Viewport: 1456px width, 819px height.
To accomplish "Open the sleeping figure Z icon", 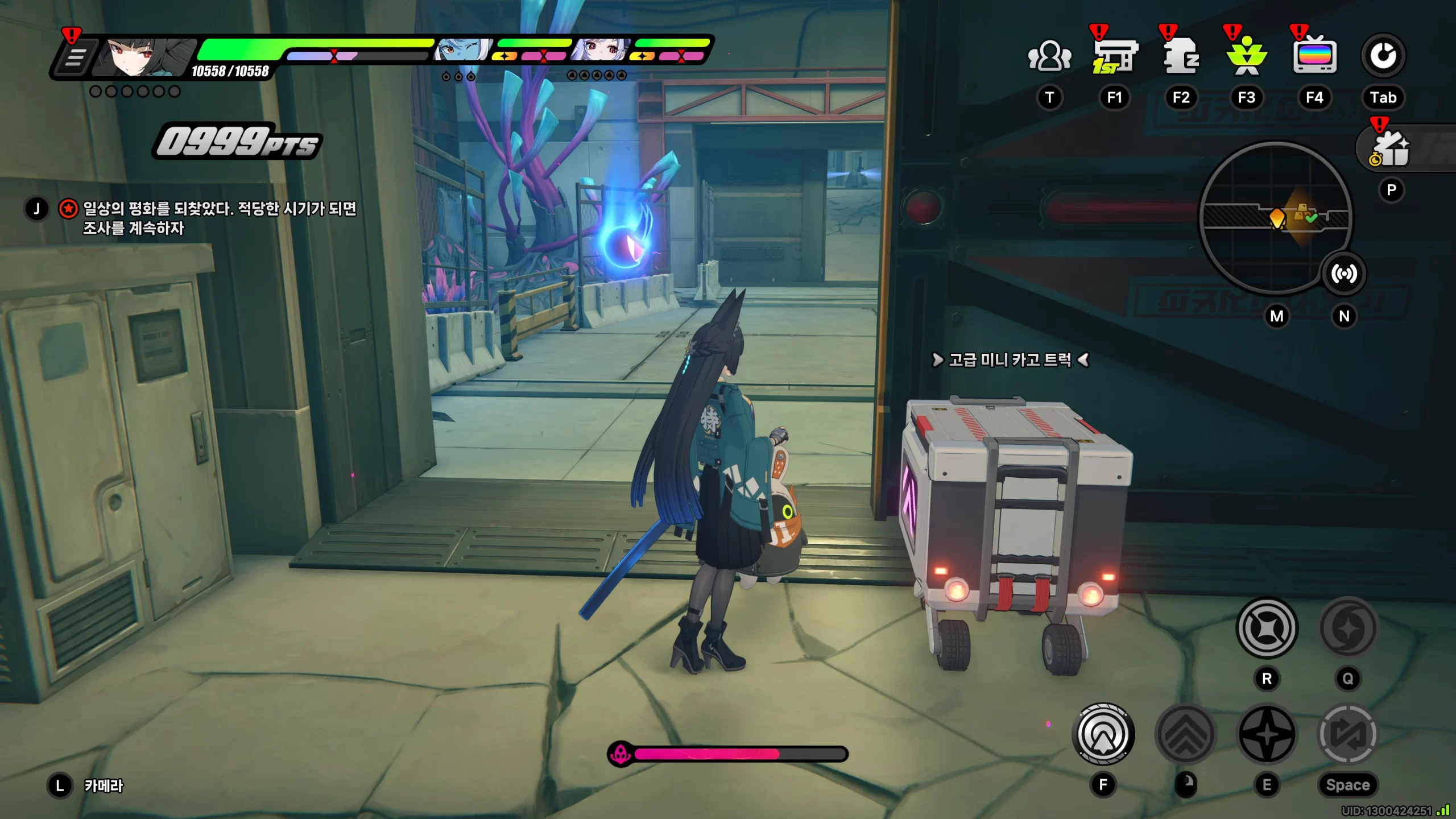I will [x=1181, y=56].
